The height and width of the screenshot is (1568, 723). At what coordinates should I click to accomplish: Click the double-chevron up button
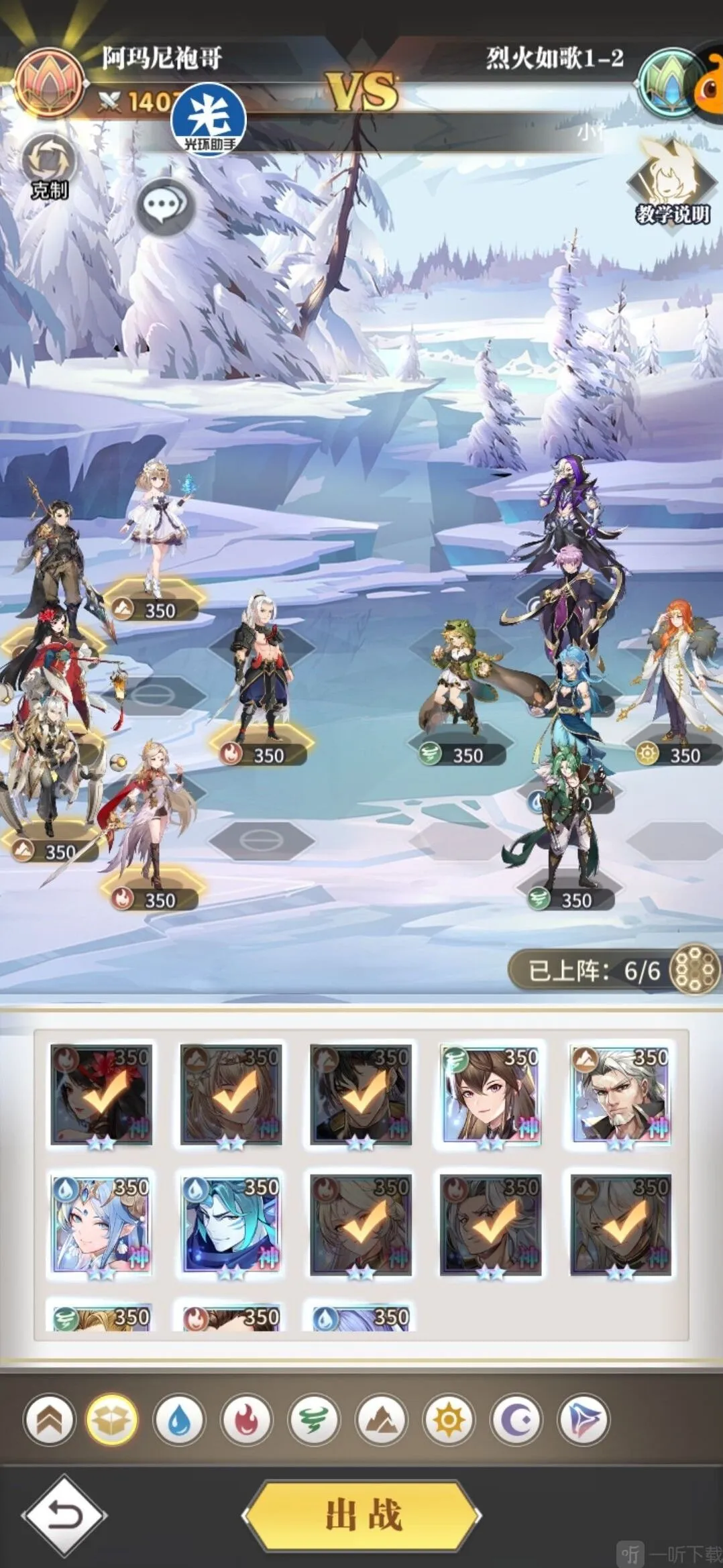pyautogui.click(x=49, y=1420)
